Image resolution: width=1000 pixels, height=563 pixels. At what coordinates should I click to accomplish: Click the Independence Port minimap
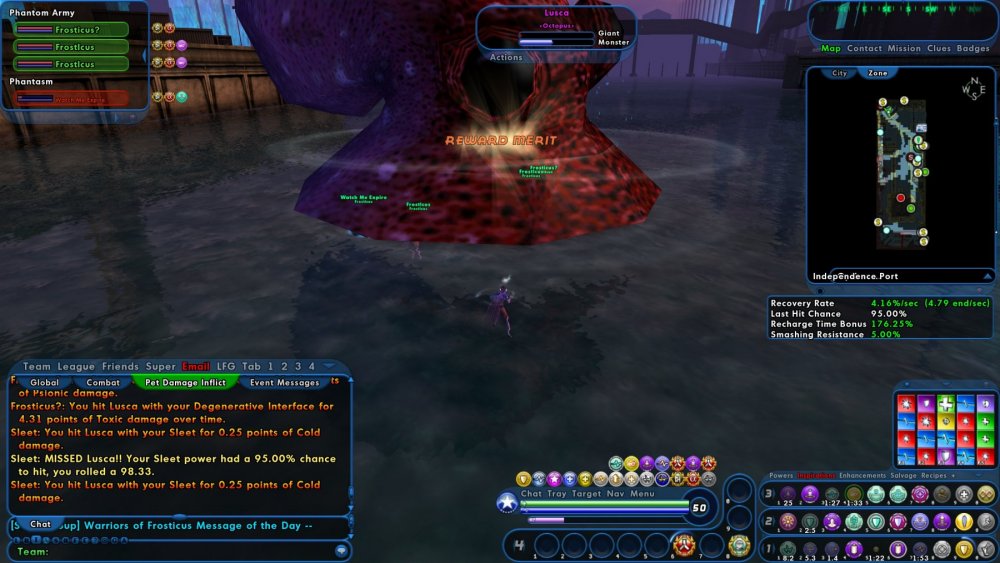point(900,170)
